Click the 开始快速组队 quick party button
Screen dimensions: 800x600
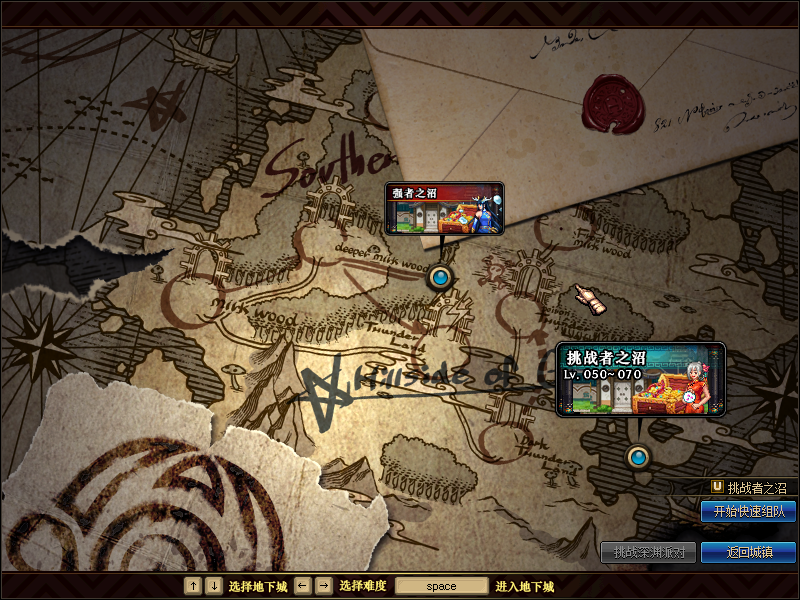(748, 512)
